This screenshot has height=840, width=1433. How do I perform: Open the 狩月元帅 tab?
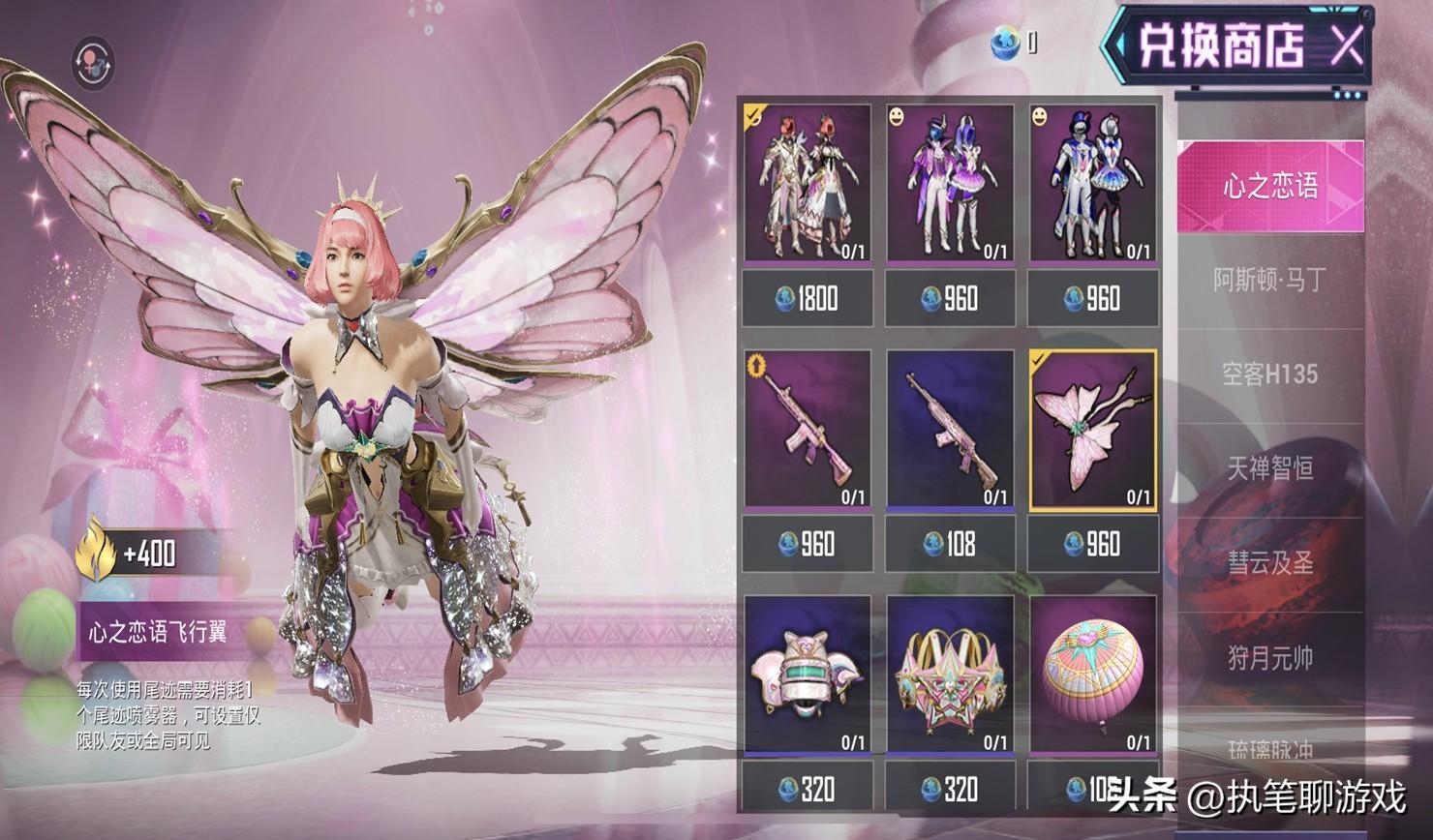click(x=1269, y=658)
